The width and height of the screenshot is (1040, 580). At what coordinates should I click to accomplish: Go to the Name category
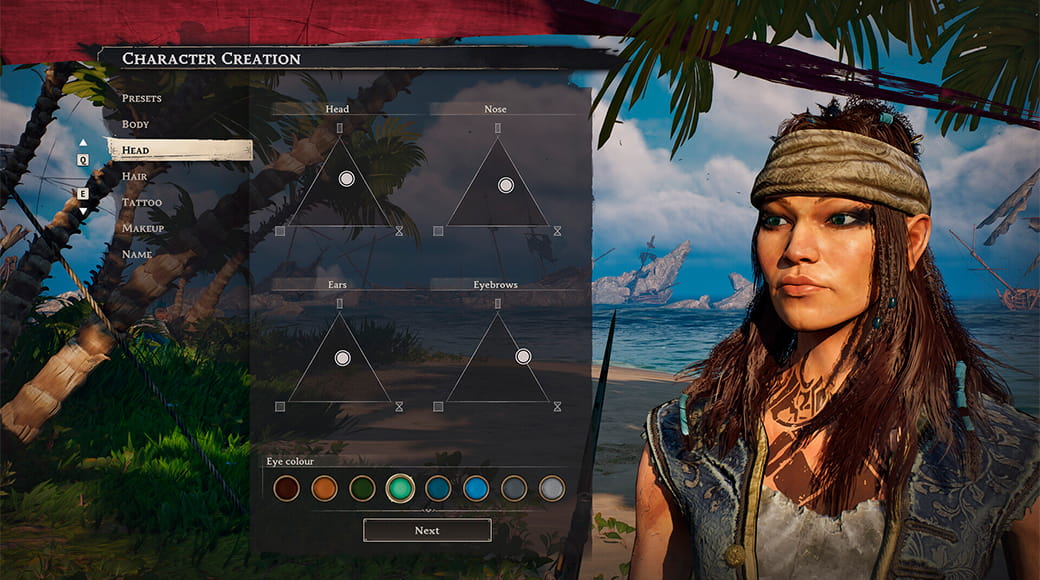137,254
